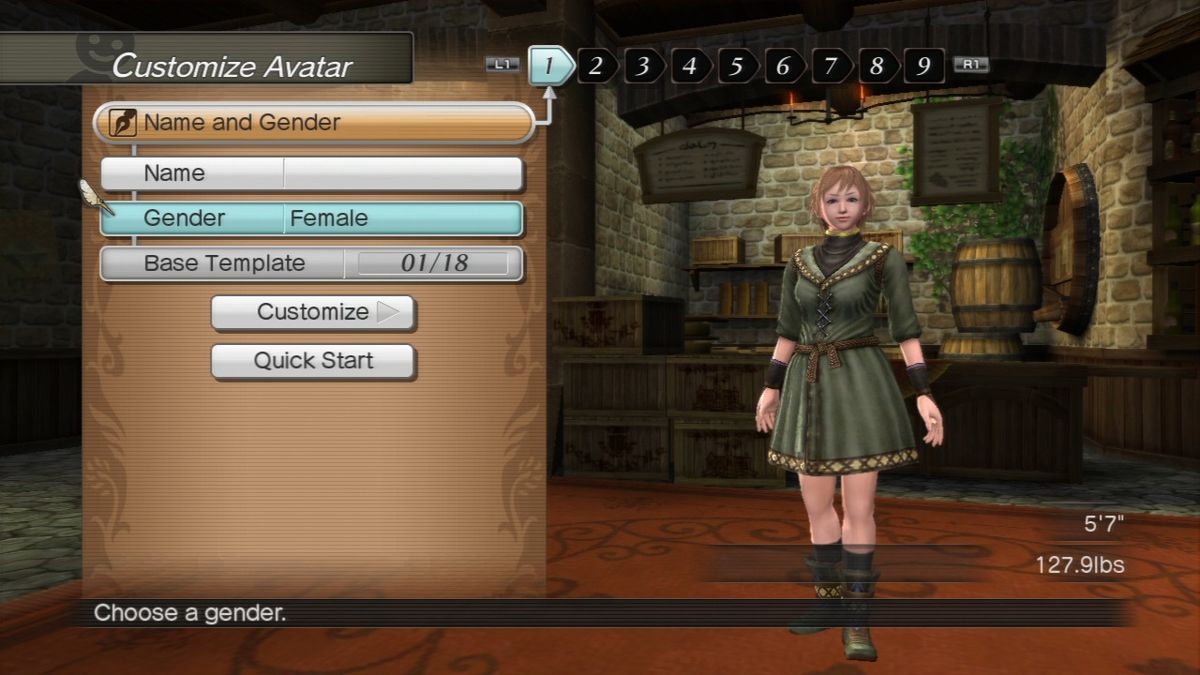Screen dimensions: 1200x675
Task: Select the Name and Gender header
Action: [x=313, y=123]
